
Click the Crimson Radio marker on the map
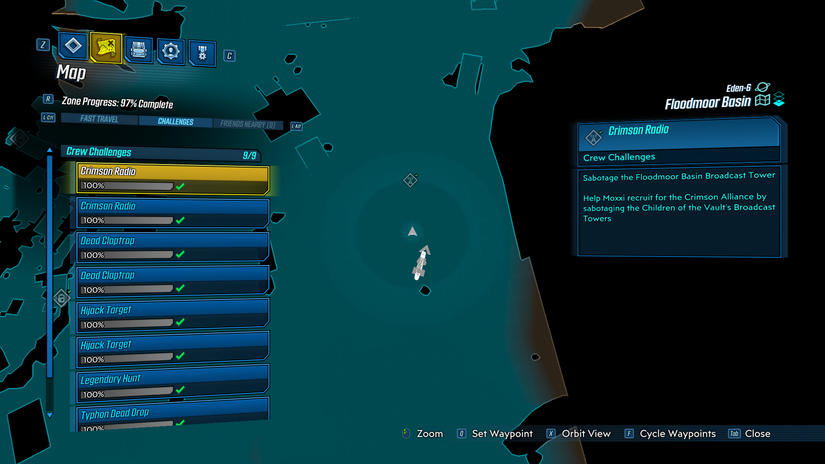pyautogui.click(x=409, y=180)
